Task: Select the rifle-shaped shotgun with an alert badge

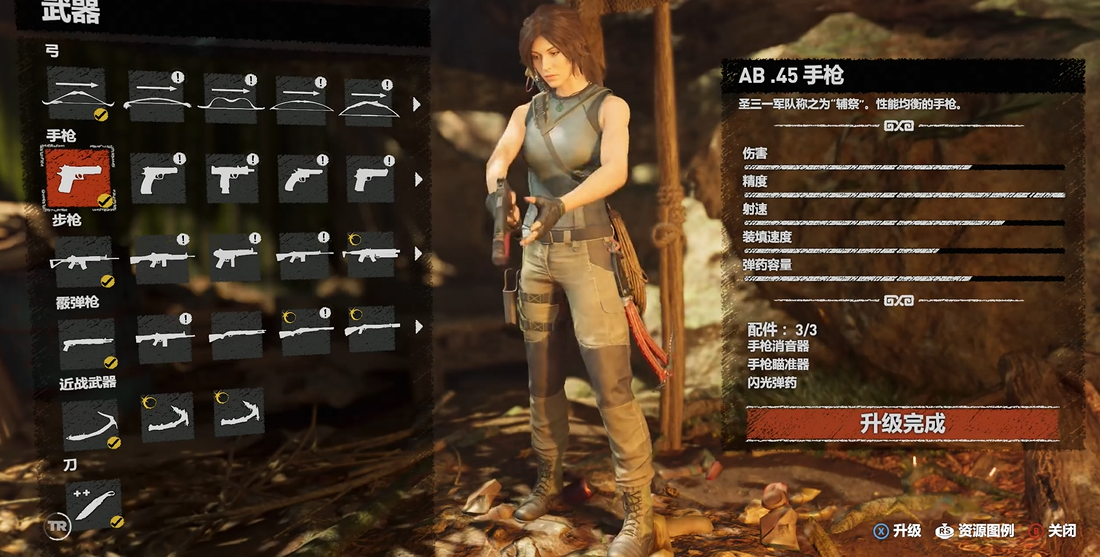Action: [164, 337]
